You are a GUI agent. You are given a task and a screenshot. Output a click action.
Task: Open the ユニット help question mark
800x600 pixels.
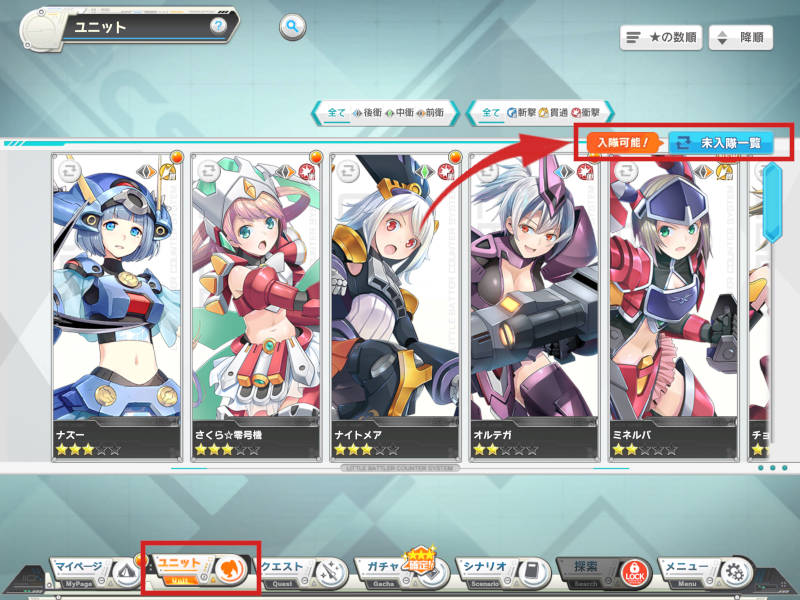[x=217, y=25]
